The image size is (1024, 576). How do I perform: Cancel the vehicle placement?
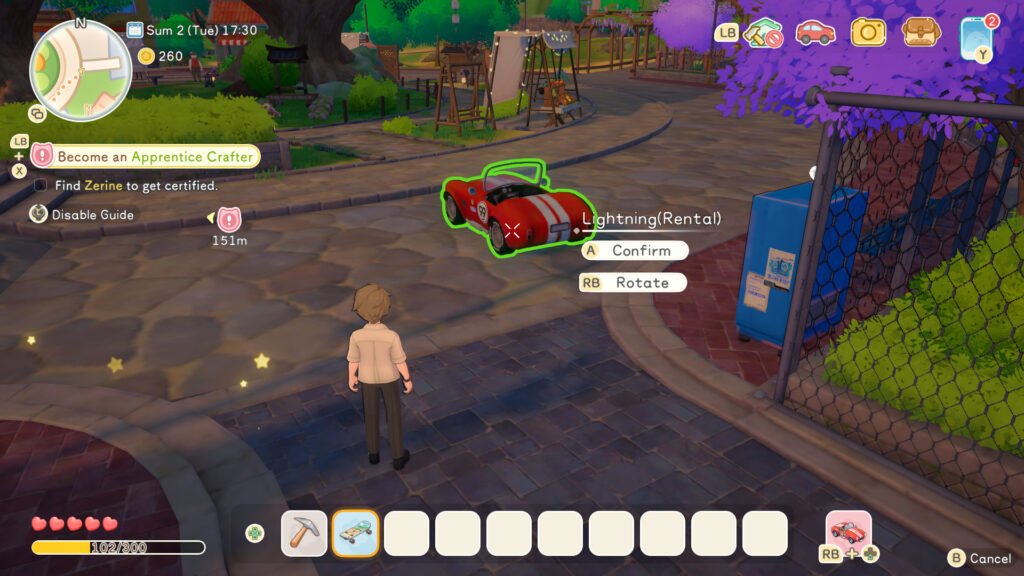coord(980,559)
